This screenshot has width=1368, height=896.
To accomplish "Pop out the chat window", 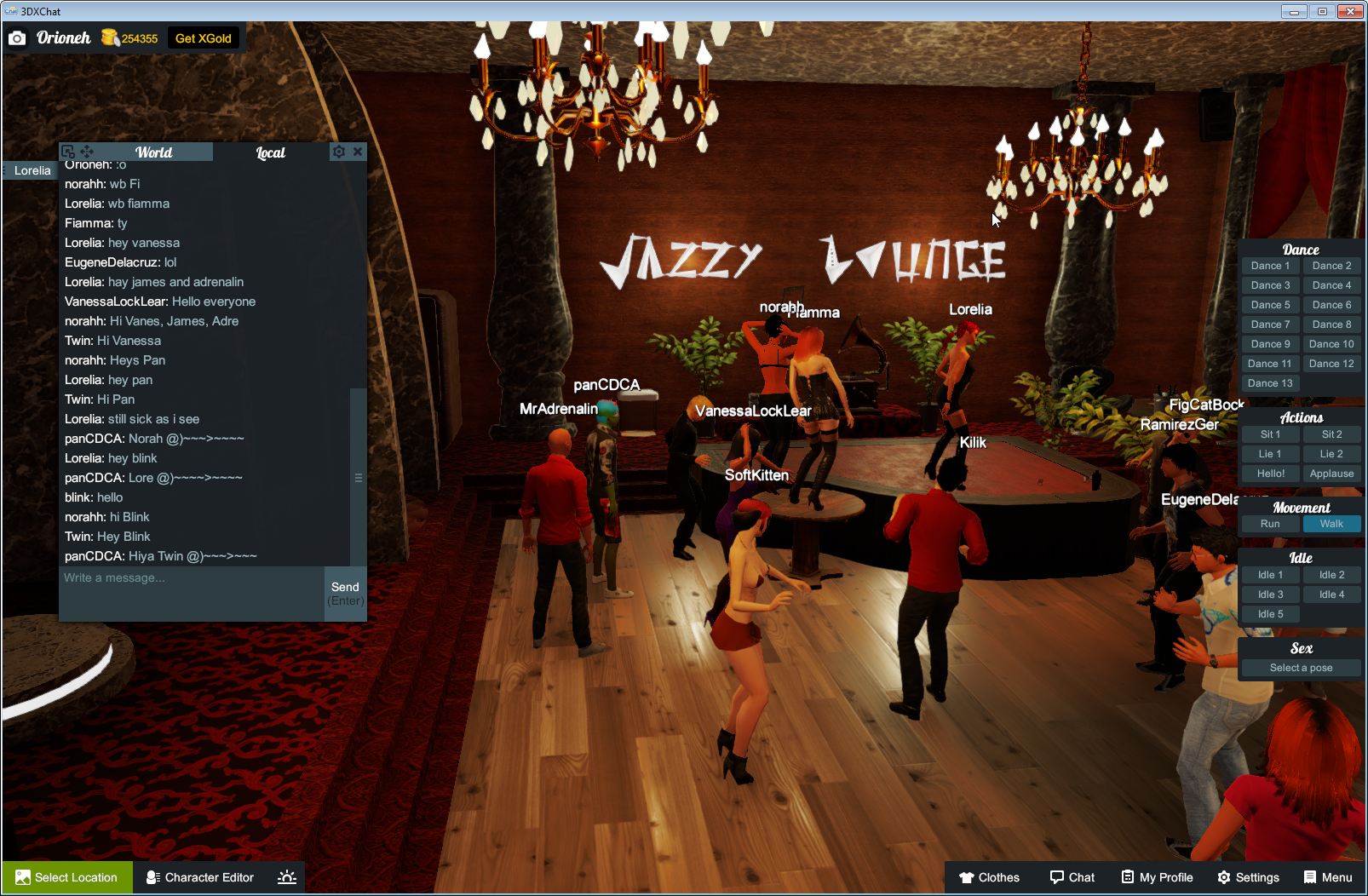I will [x=66, y=151].
